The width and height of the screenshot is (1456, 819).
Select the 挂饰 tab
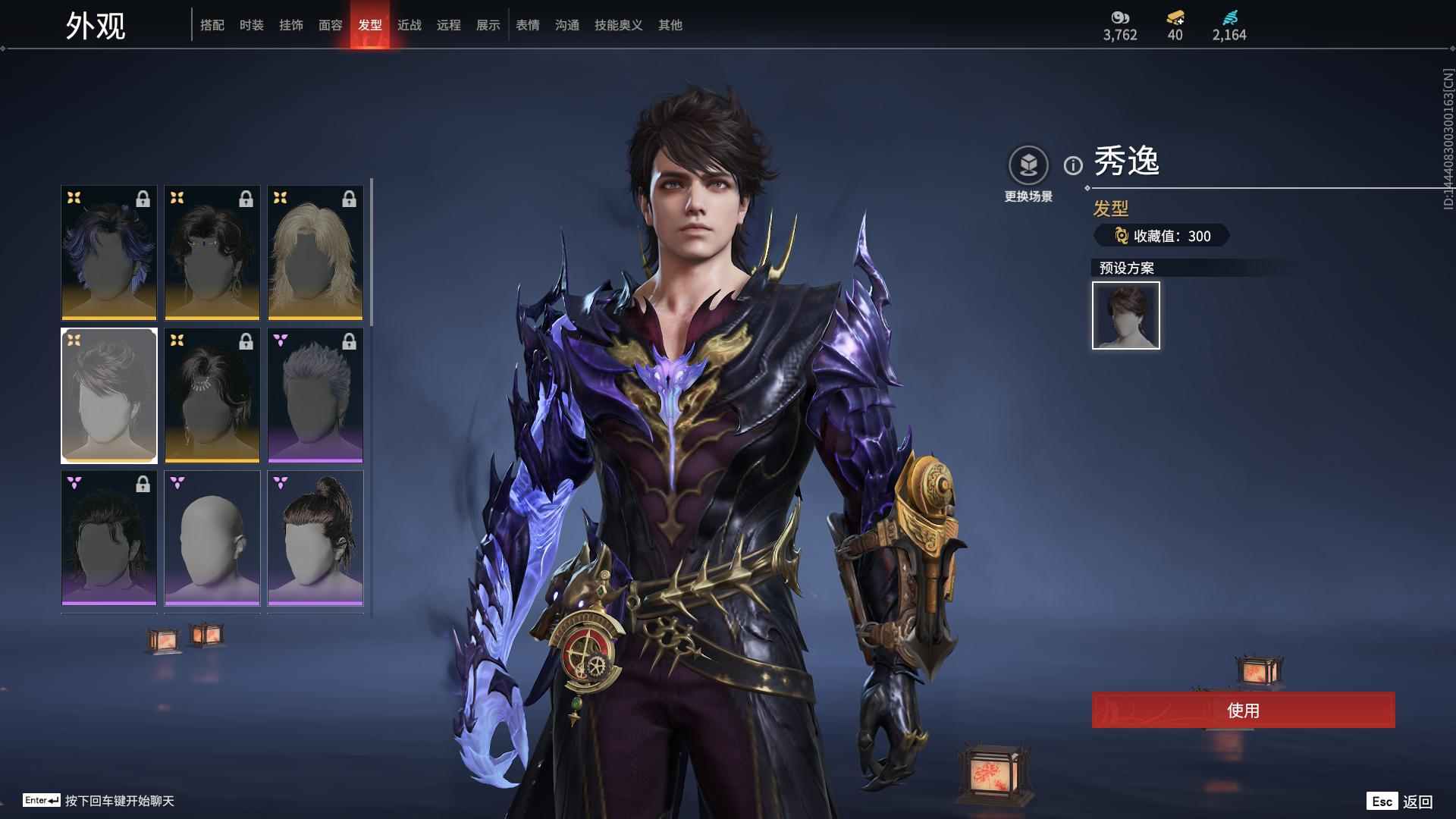pos(290,25)
